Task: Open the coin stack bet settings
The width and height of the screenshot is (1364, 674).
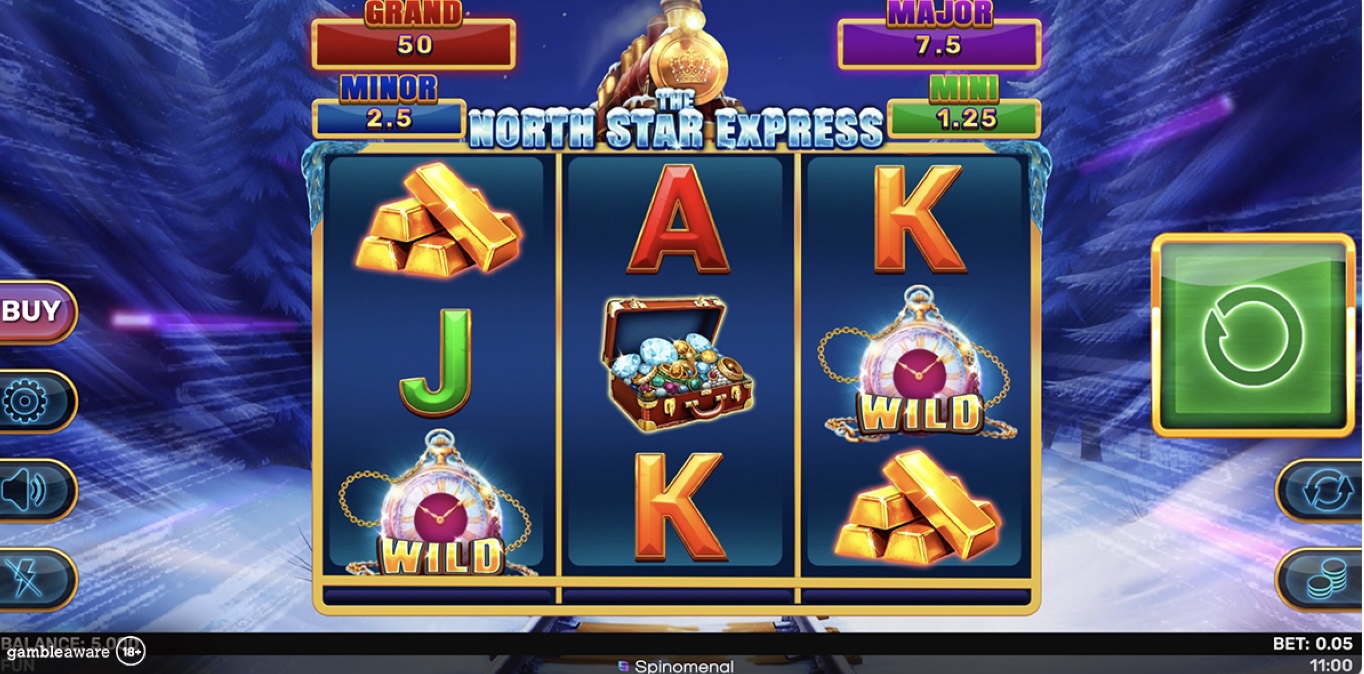Action: [x=1322, y=579]
